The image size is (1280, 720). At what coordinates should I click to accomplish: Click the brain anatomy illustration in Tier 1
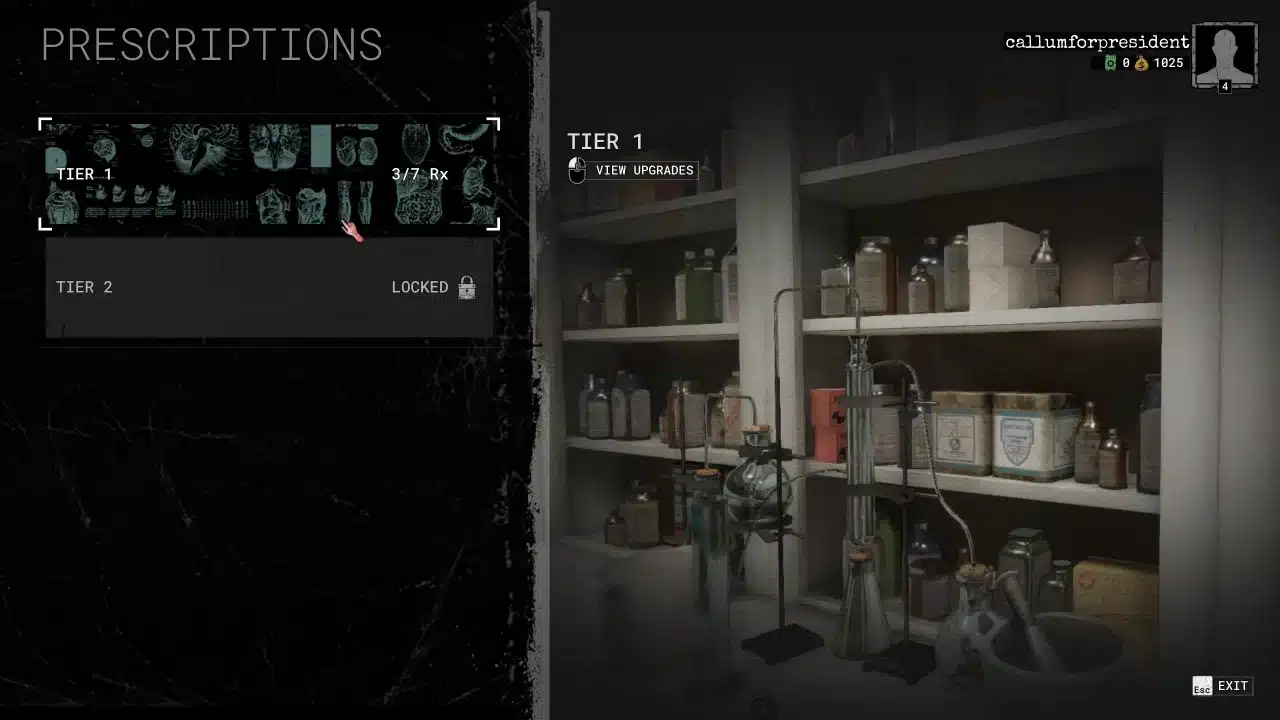[200, 145]
